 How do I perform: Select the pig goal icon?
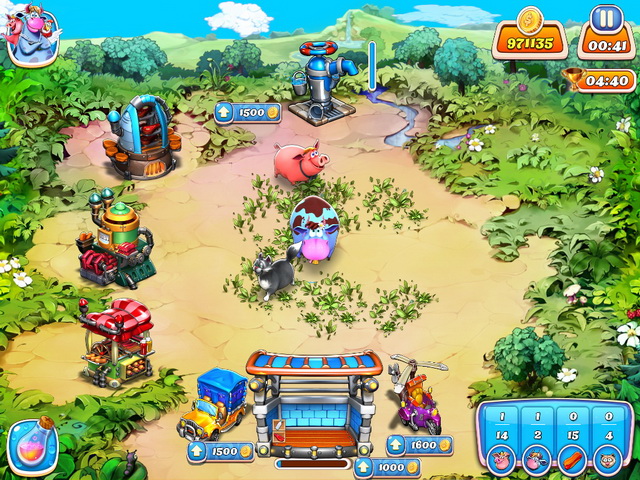tap(501, 463)
